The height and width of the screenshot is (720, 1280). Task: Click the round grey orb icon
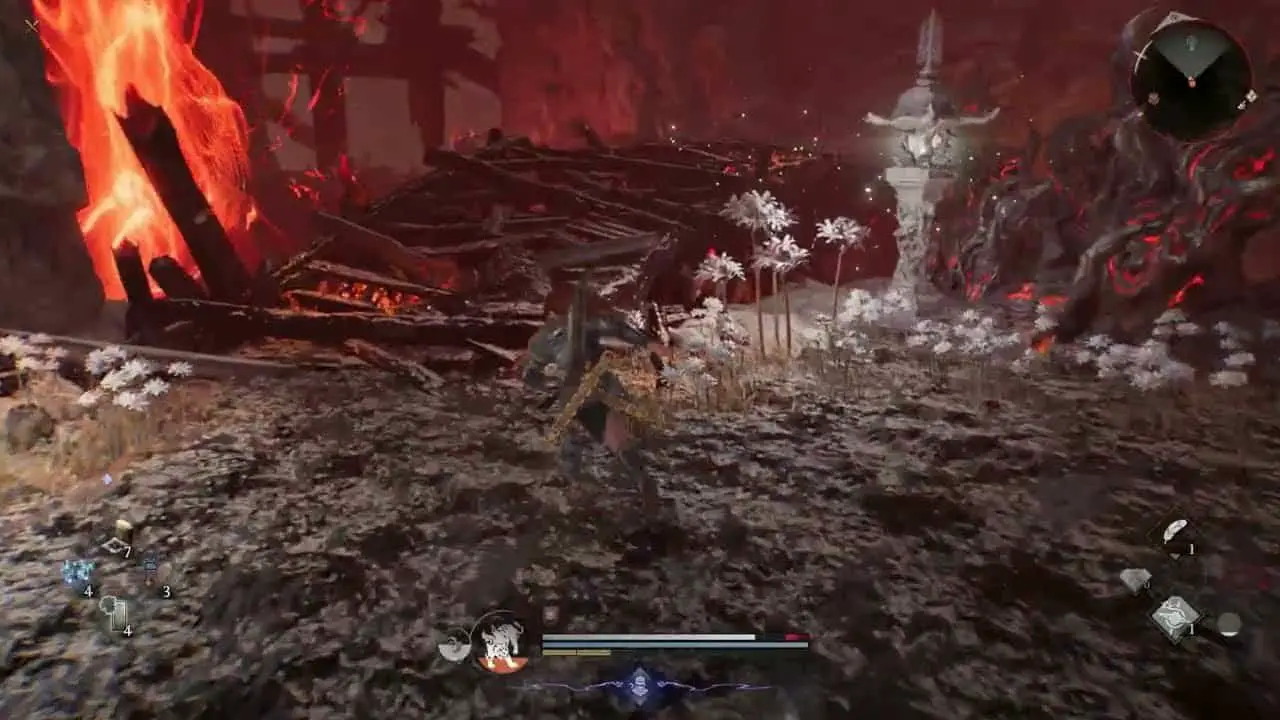(x=1229, y=624)
